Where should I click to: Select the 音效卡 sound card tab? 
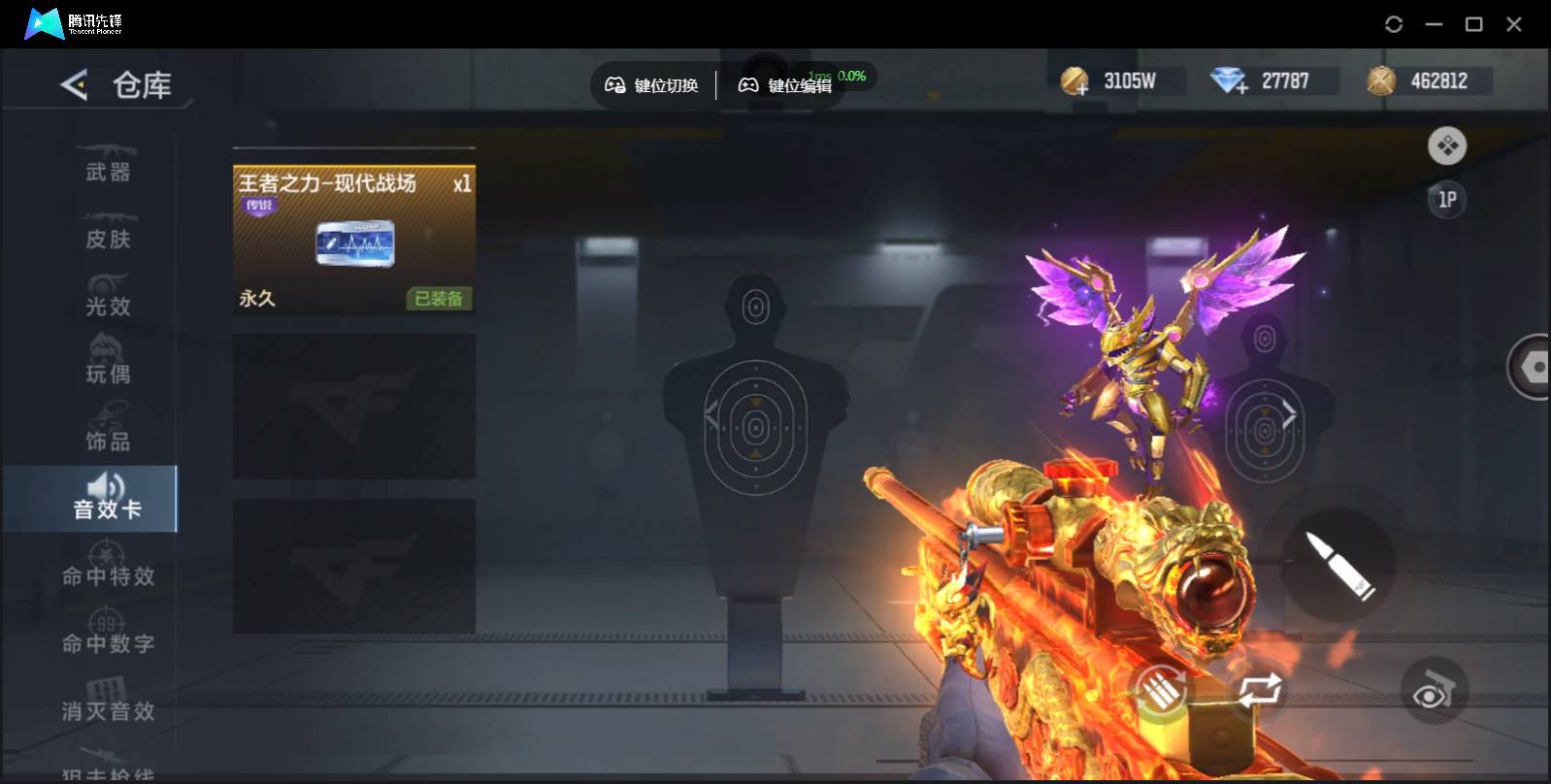(107, 499)
